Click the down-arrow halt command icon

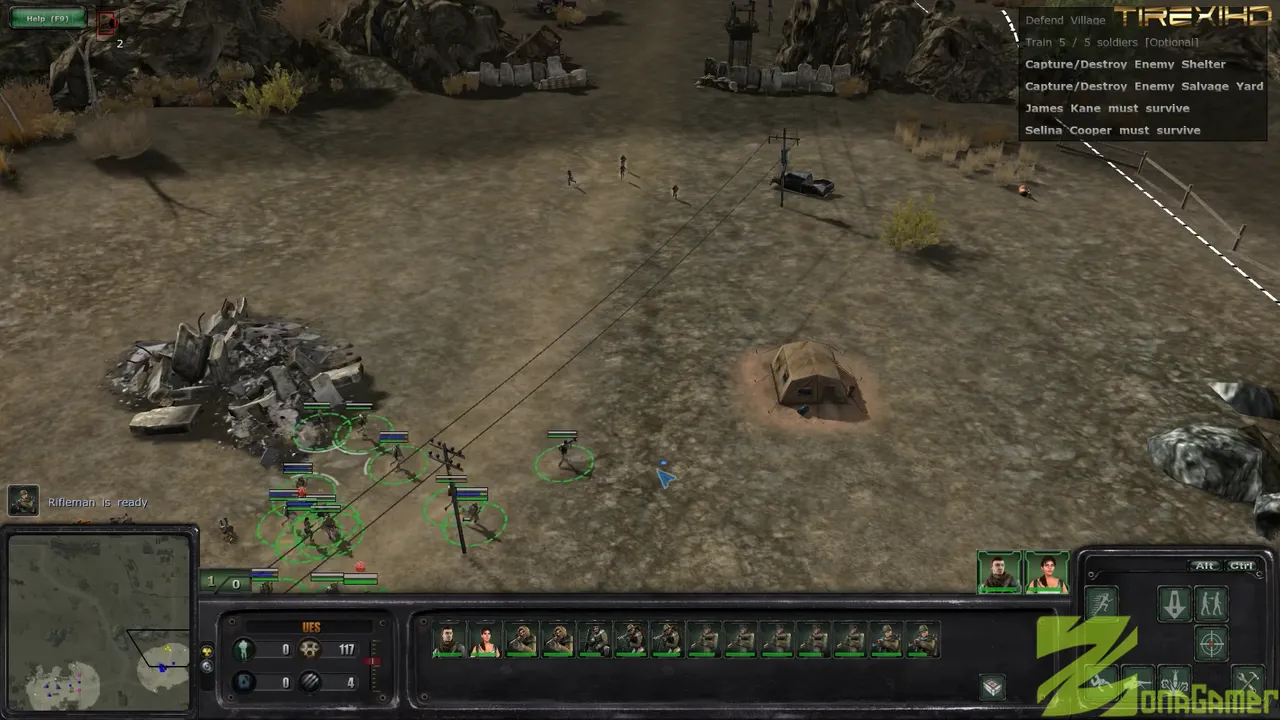click(x=1173, y=603)
